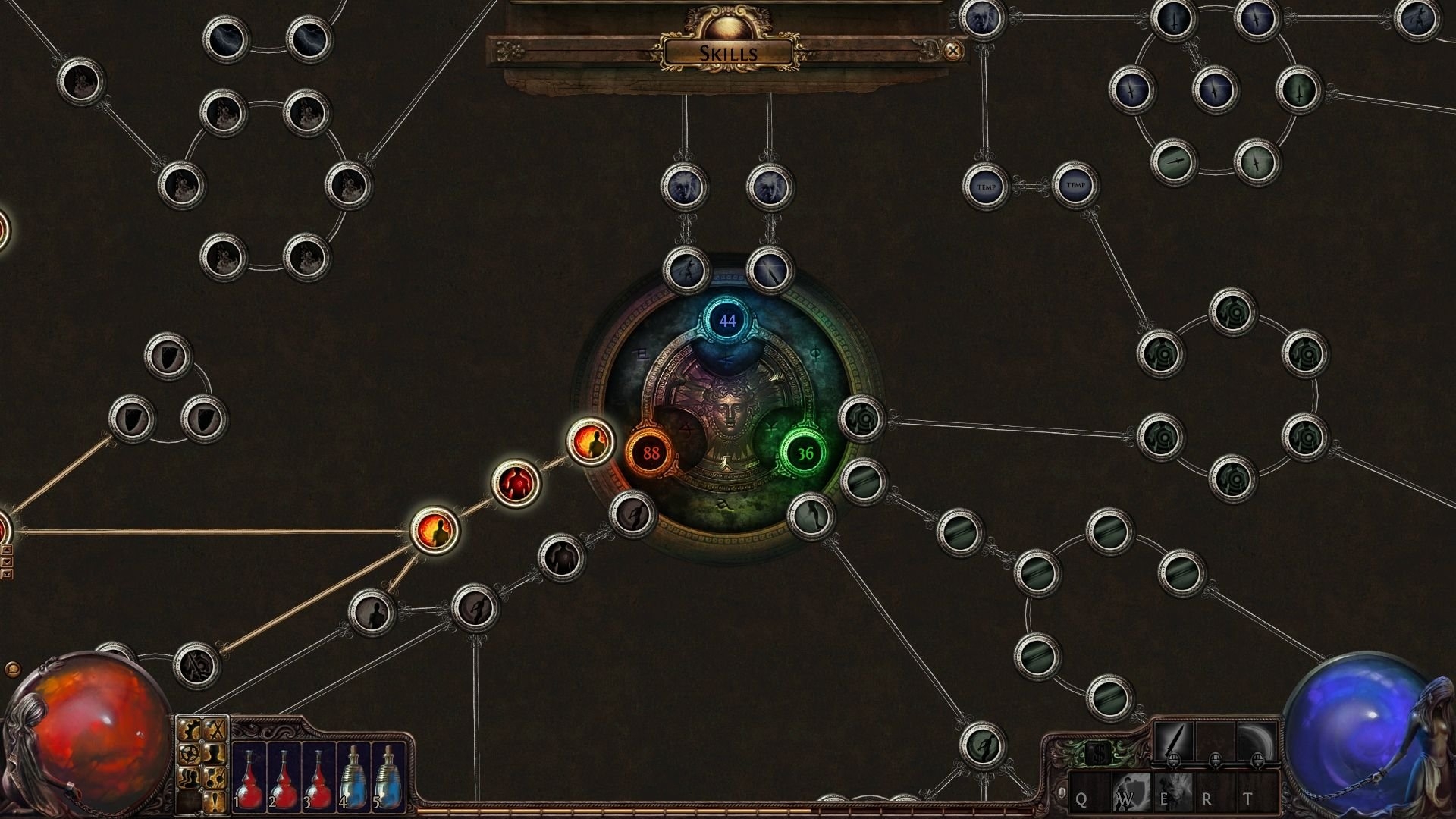Click the crossed-swords menu button
1456x819 pixels.
coord(216,730)
